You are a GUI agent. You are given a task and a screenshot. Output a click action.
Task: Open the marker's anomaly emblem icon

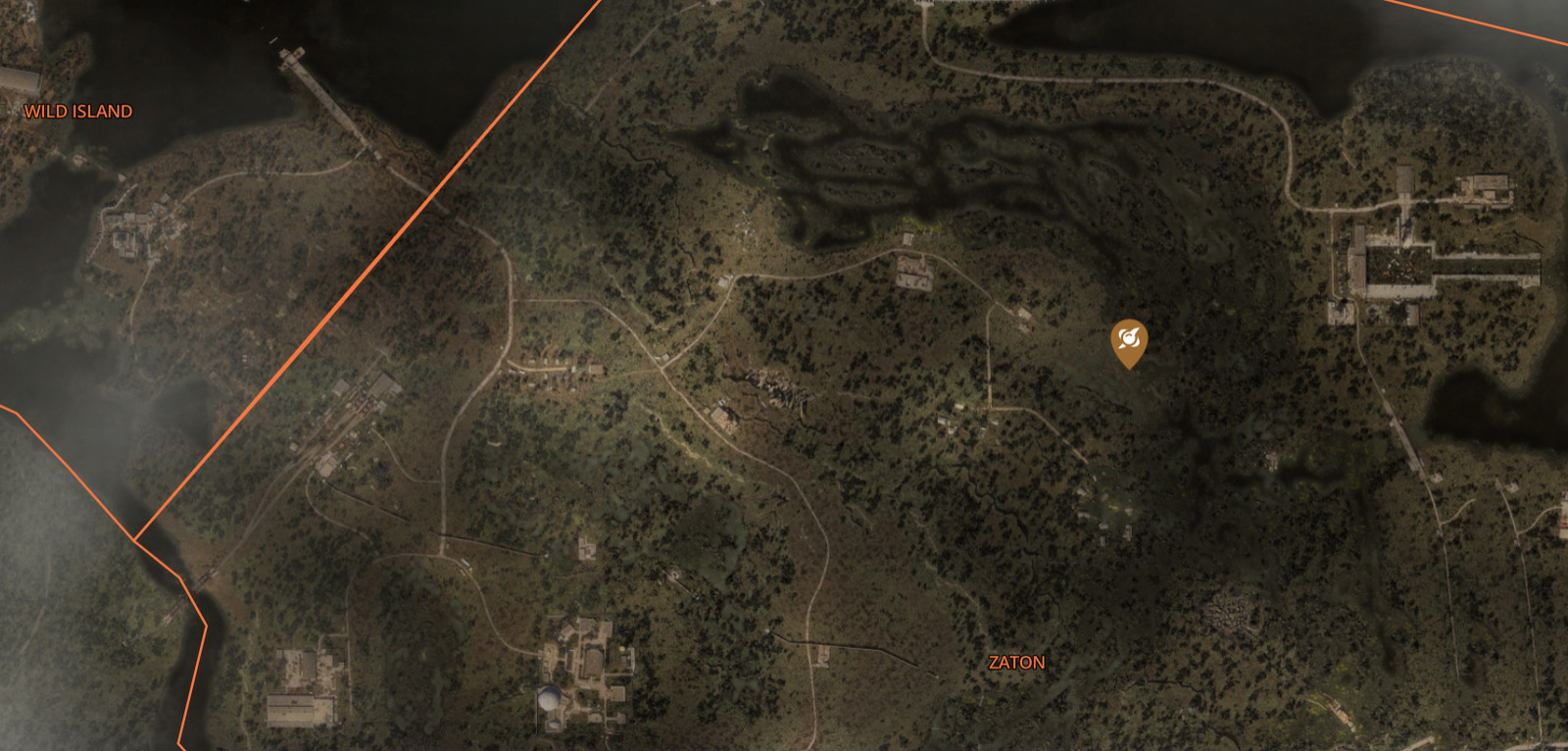pos(1129,339)
